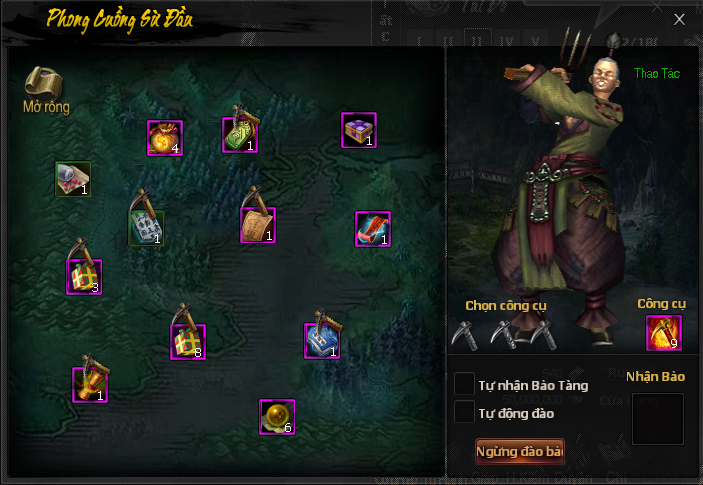This screenshot has height=485, width=703.
Task: Choose the golden trophy cup item
Action: [89, 384]
